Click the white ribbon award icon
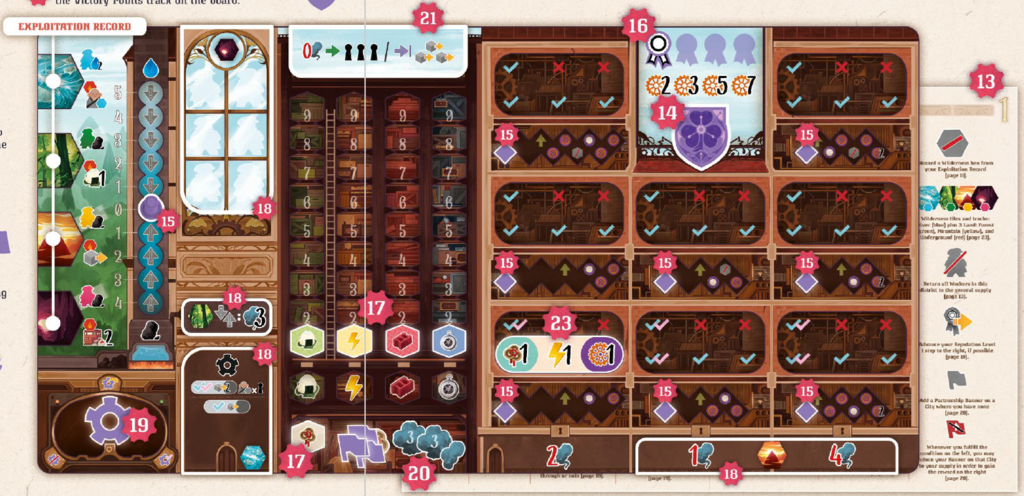This screenshot has height=496, width=1024. 656,45
